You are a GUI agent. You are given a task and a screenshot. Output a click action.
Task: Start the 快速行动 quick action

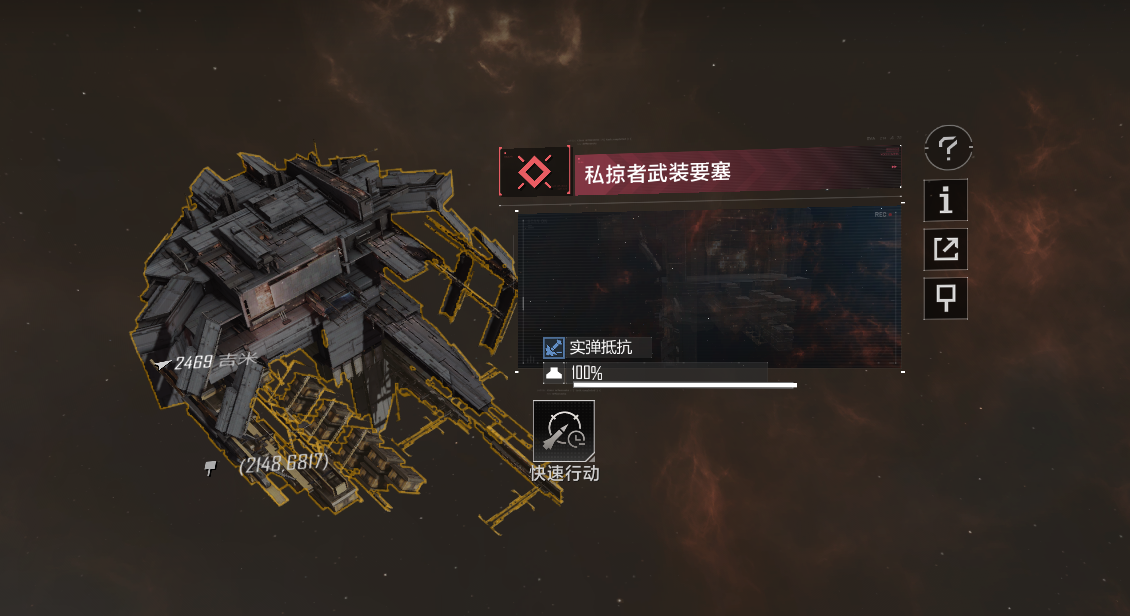click(564, 431)
